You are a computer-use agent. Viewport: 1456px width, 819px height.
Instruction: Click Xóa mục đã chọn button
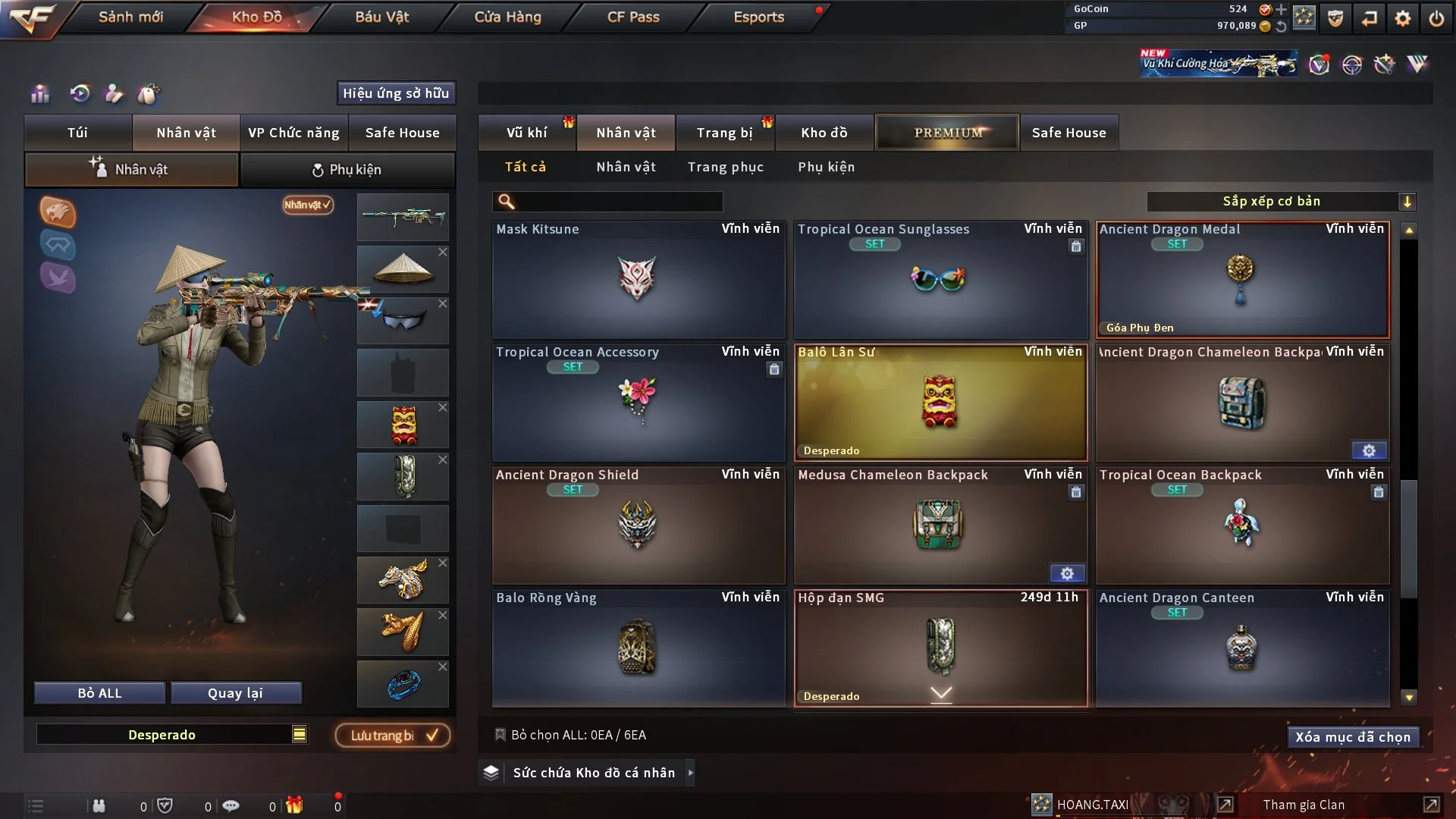[1352, 737]
